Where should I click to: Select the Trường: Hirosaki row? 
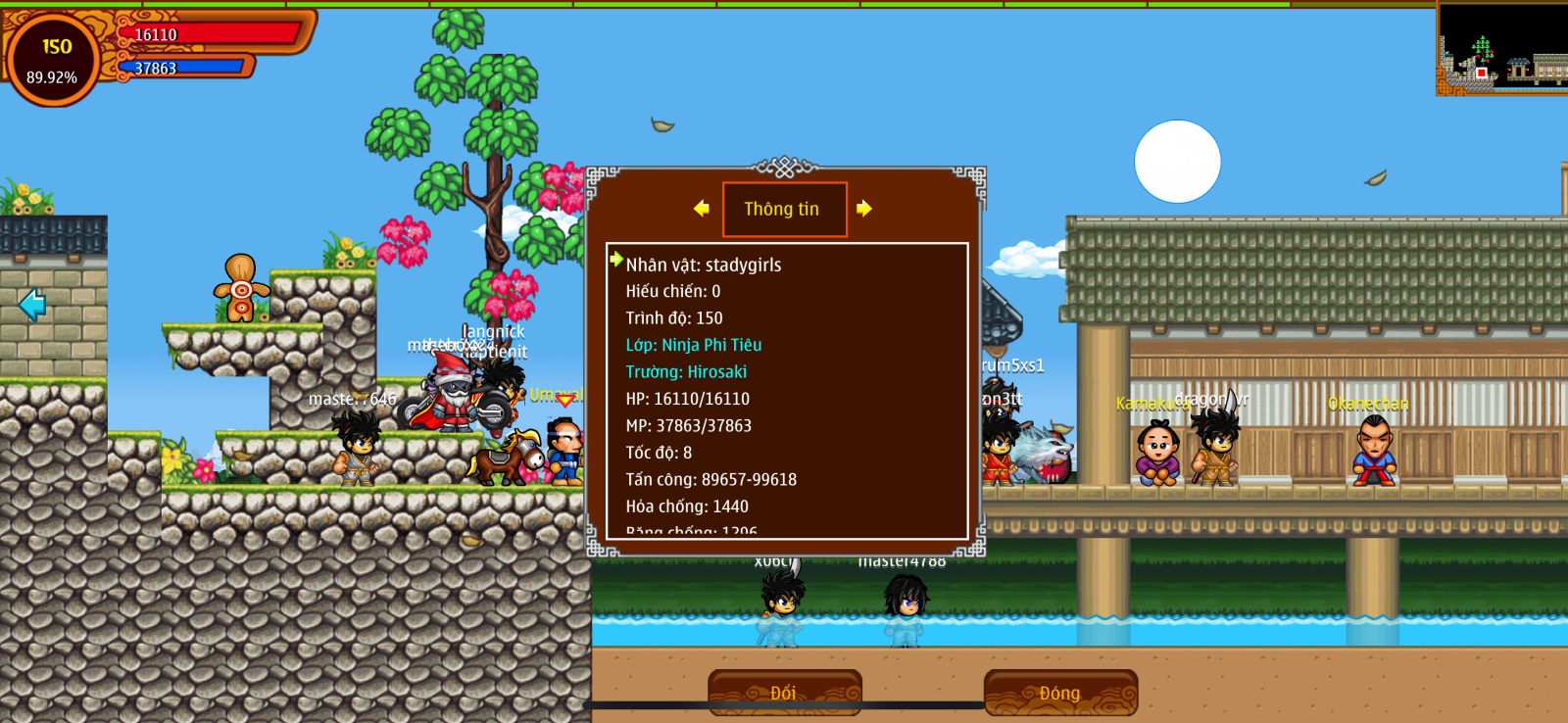686,372
